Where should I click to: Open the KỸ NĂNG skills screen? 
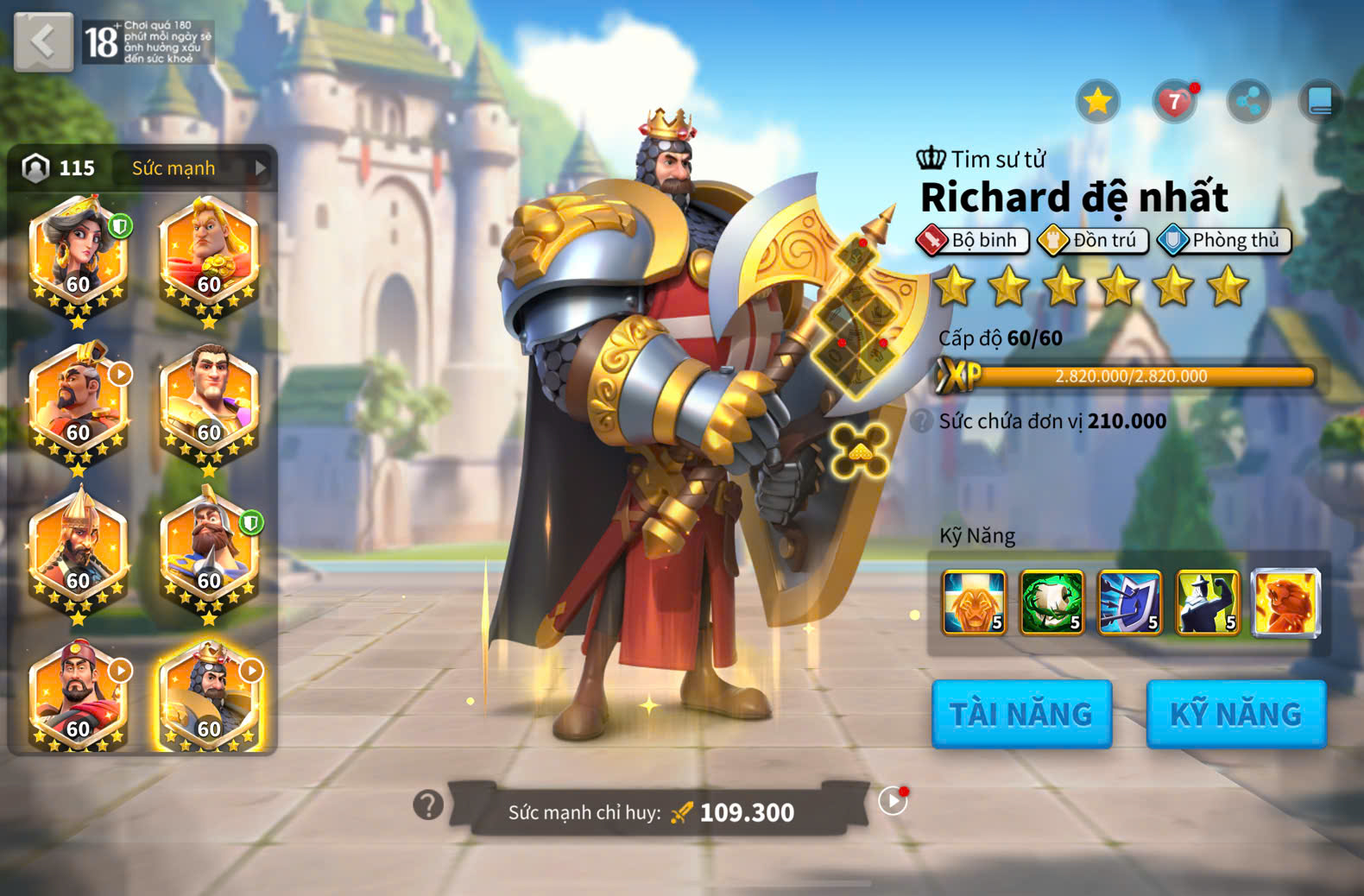click(x=1235, y=714)
